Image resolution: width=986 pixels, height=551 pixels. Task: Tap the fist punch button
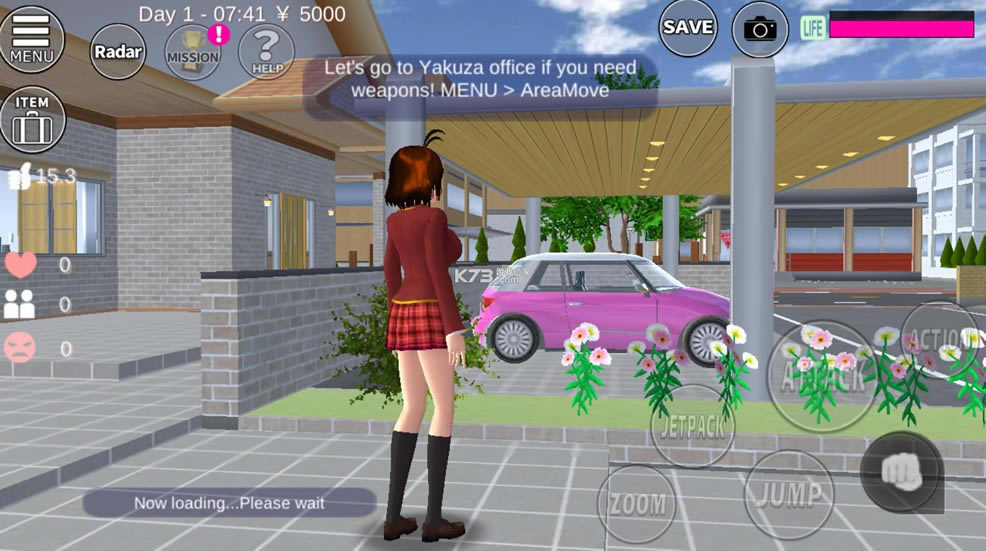click(901, 472)
